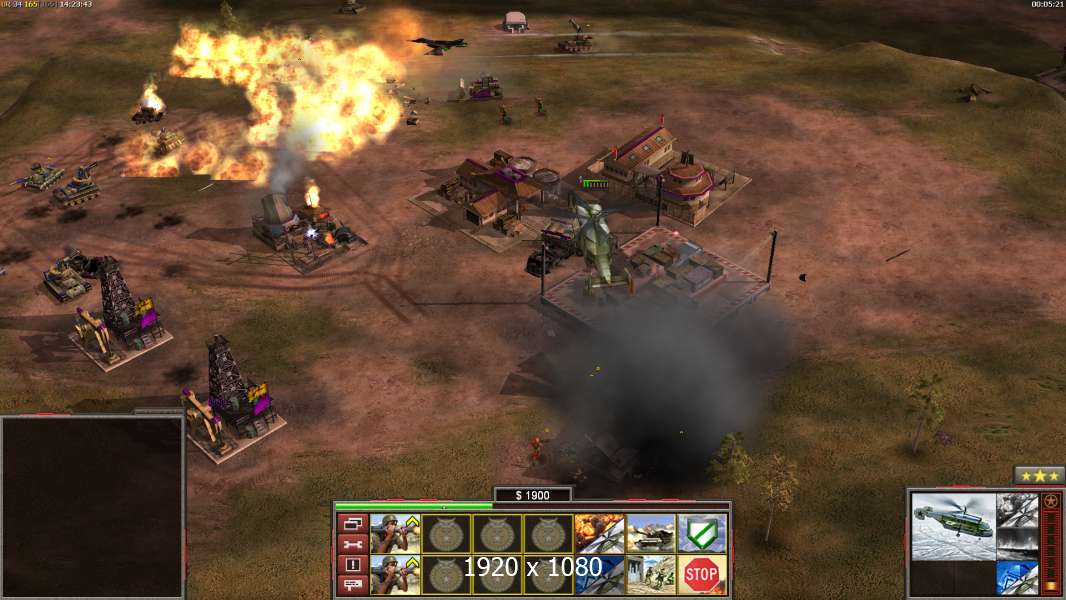Select the blue highlighted upgrade icon
The height and width of the screenshot is (600, 1066).
(1017, 578)
